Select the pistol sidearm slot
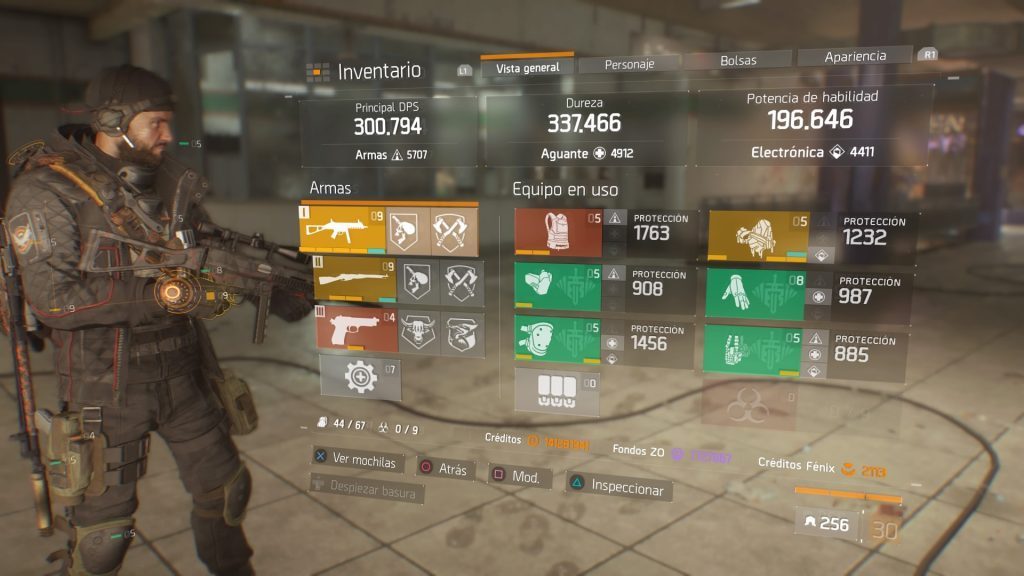Viewport: 1024px width, 576px height. pos(355,332)
